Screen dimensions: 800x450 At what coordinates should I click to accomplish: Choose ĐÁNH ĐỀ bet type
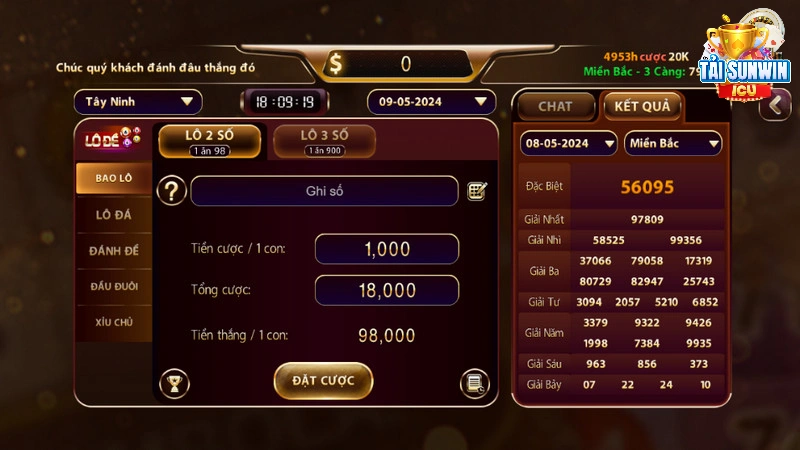pyautogui.click(x=114, y=250)
